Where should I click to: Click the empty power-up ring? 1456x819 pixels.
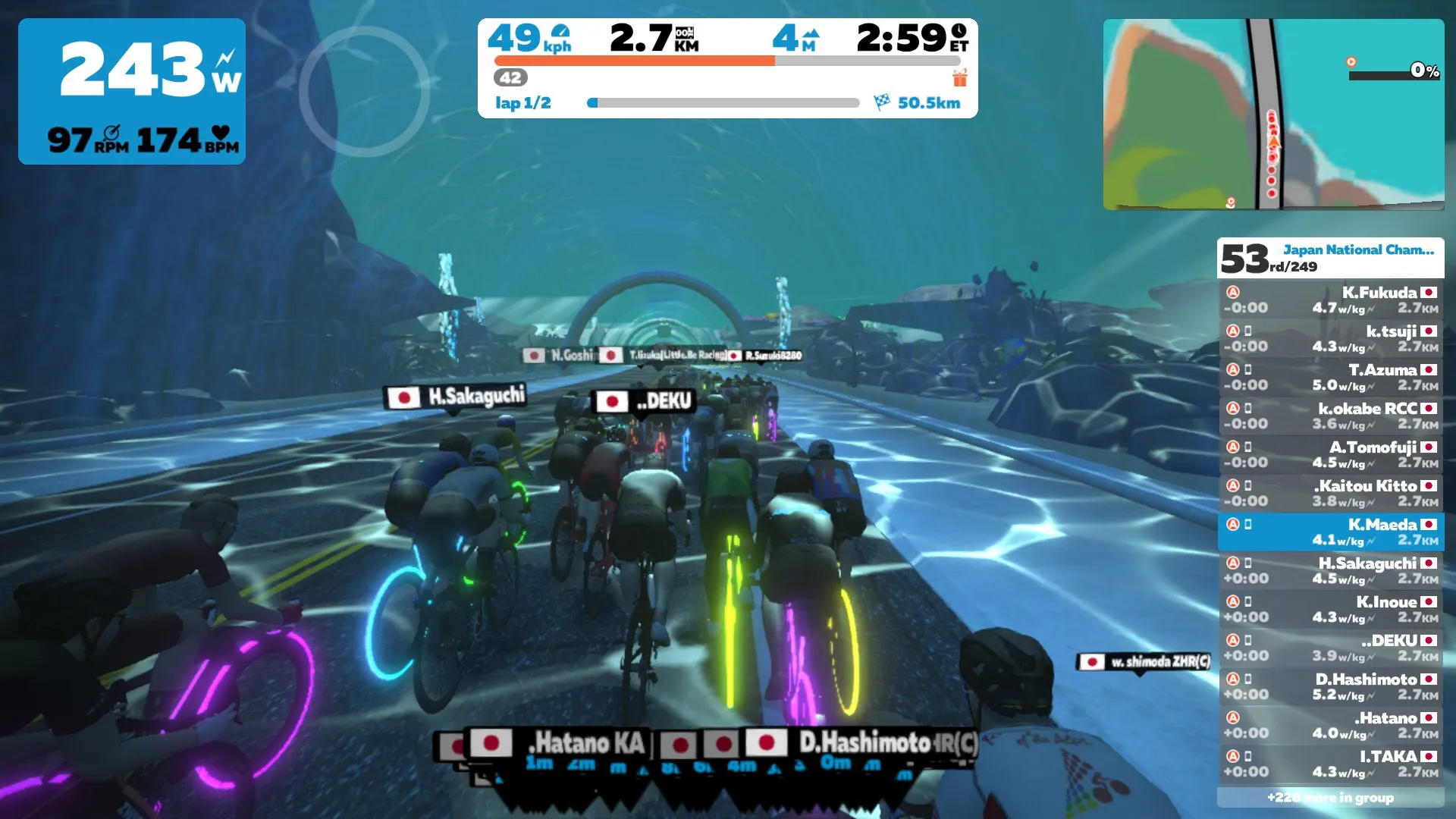point(364,91)
